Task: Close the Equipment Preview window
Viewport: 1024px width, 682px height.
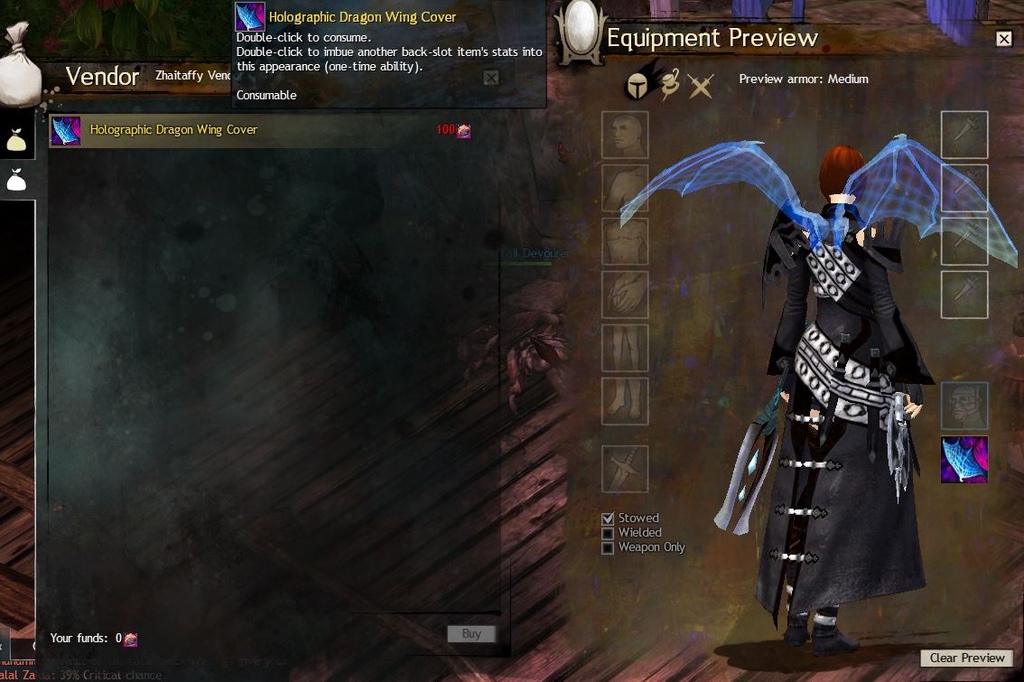Action: [x=1004, y=39]
